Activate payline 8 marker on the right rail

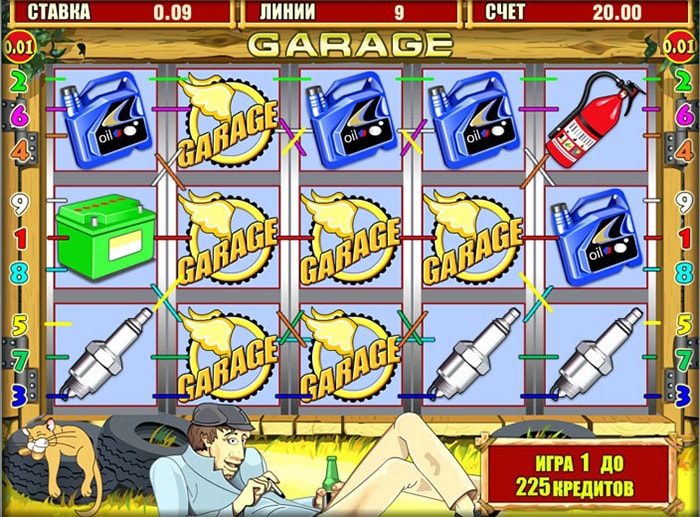684,270
